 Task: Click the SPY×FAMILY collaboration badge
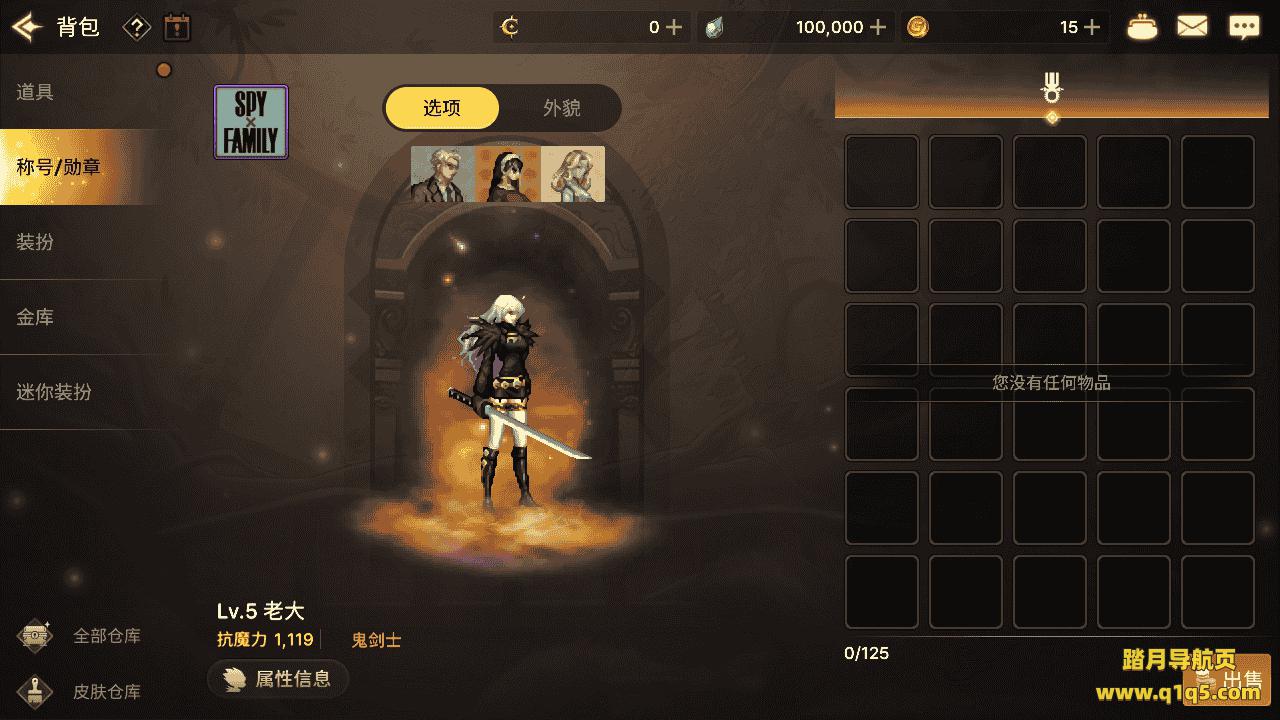click(x=251, y=122)
